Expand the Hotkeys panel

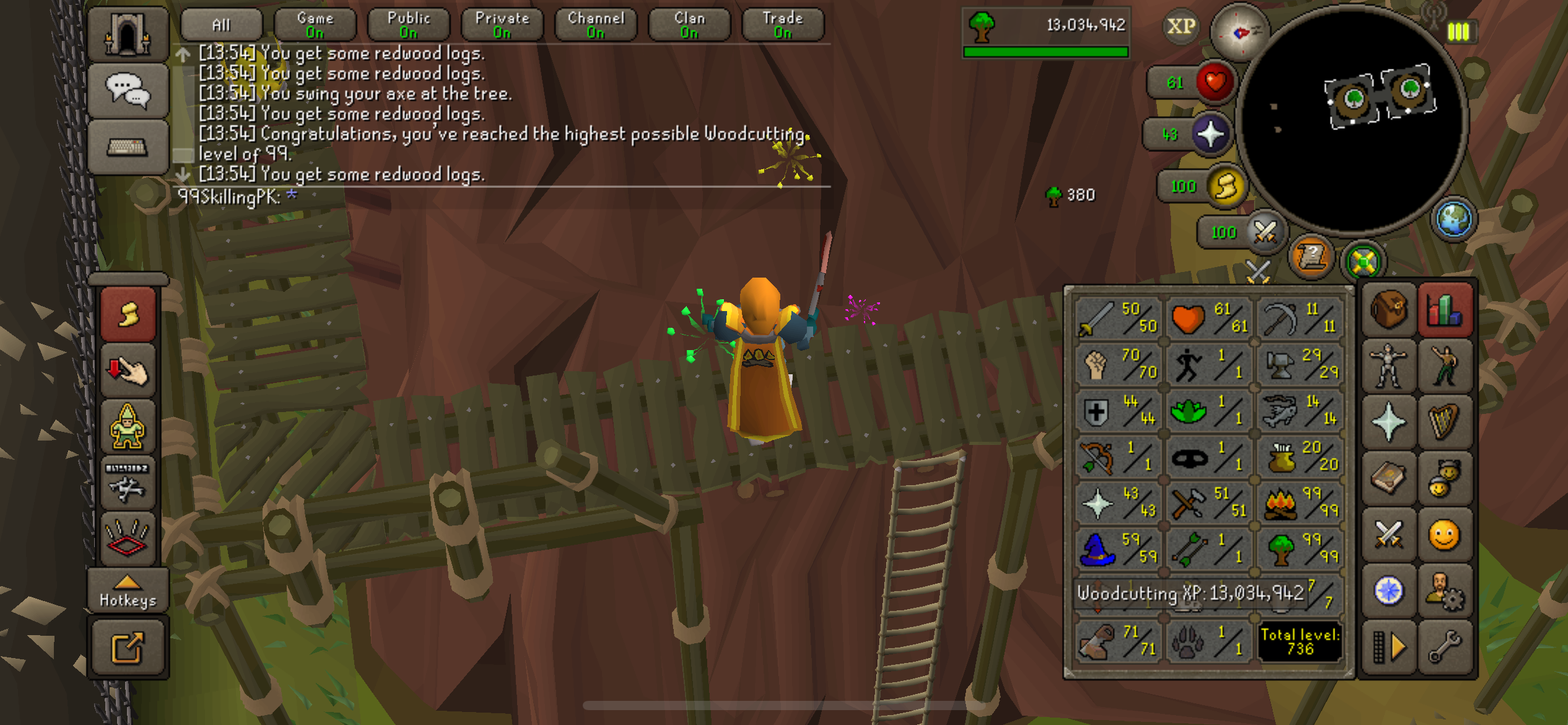click(x=128, y=591)
